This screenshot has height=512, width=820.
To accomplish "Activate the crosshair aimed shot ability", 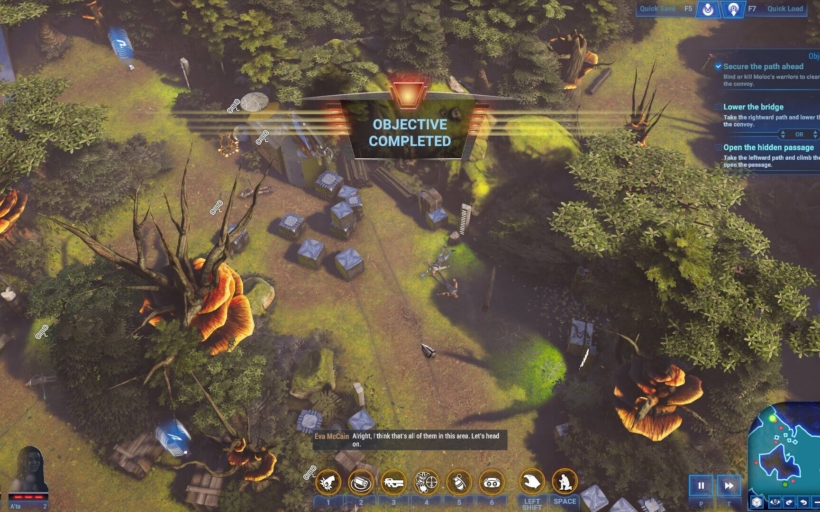I will (x=427, y=482).
